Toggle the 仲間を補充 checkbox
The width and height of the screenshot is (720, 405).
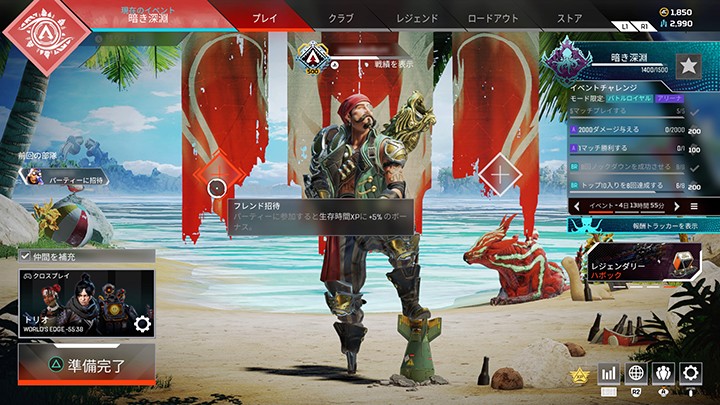[x=25, y=257]
